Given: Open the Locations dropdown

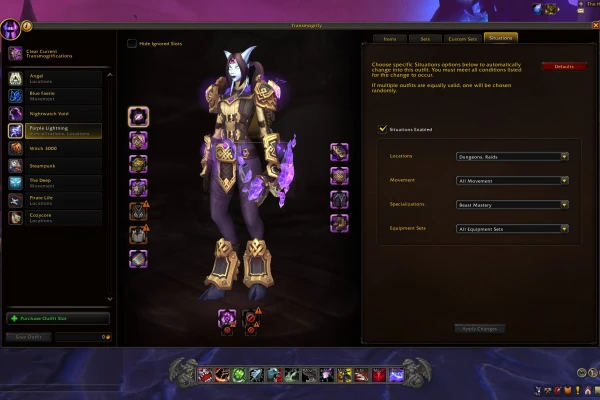Looking at the screenshot, I should coord(512,156).
